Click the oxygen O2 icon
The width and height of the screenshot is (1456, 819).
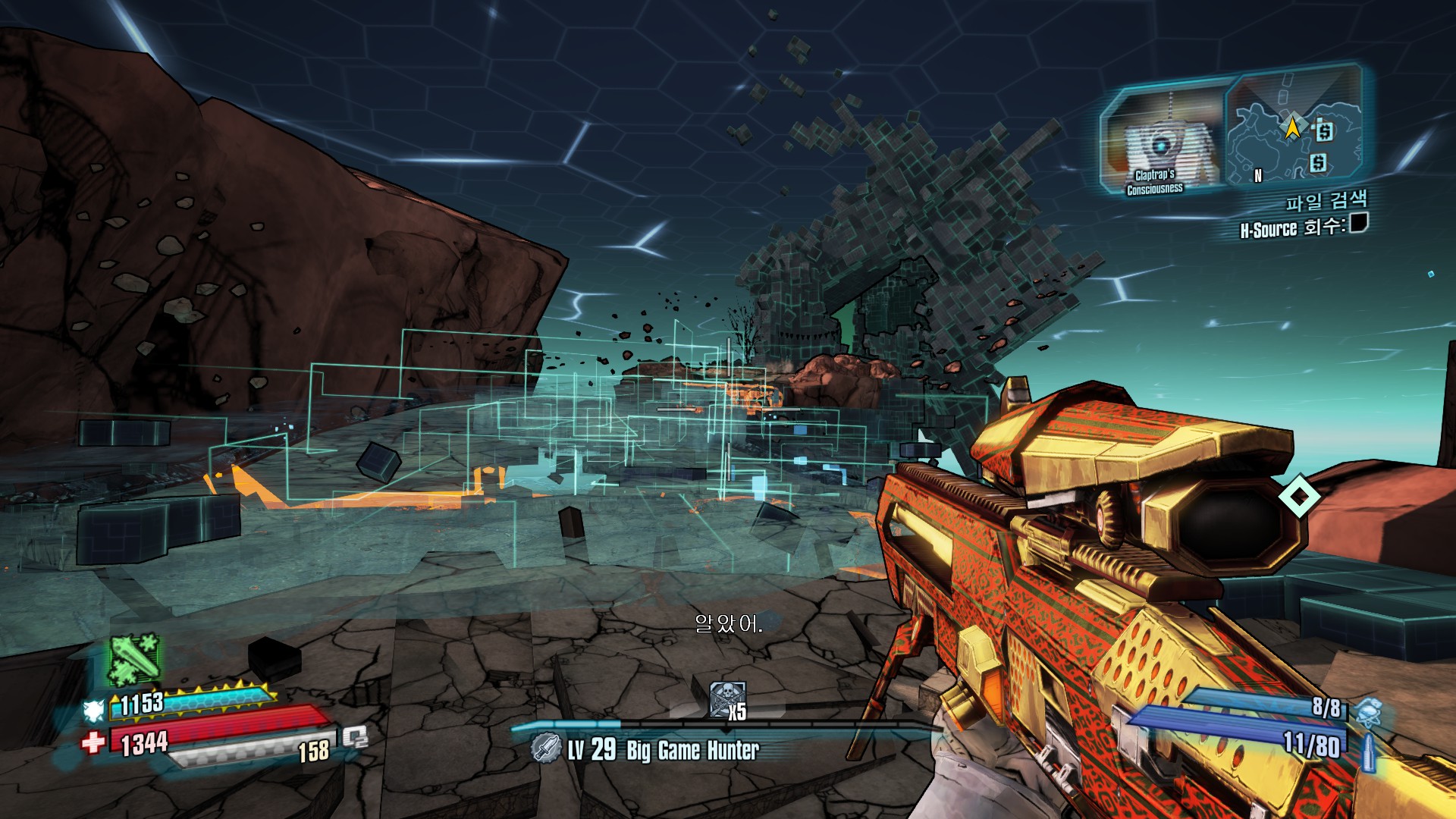355,736
